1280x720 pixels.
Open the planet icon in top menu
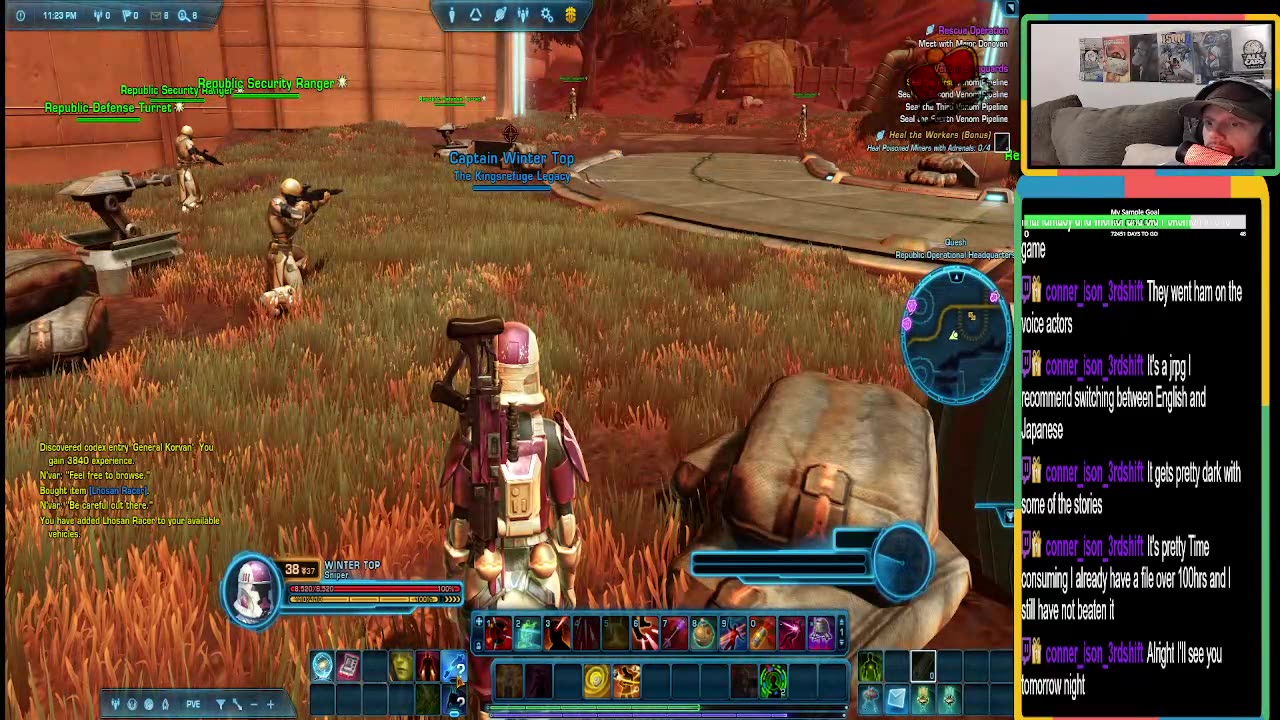(x=500, y=15)
